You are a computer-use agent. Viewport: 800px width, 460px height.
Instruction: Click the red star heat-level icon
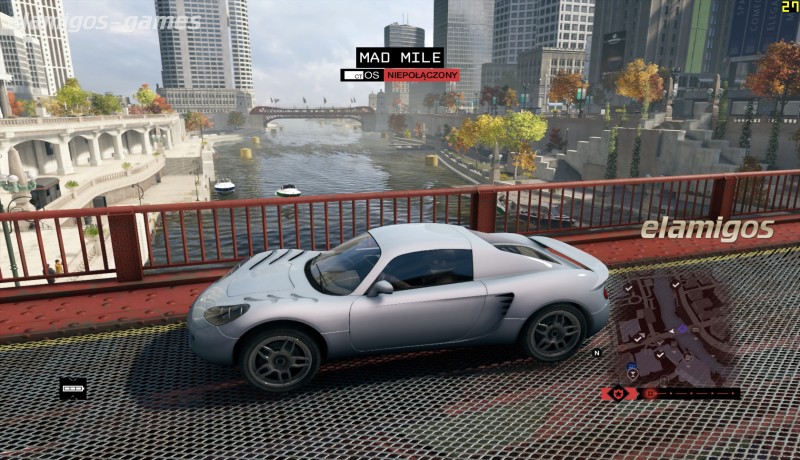point(618,393)
